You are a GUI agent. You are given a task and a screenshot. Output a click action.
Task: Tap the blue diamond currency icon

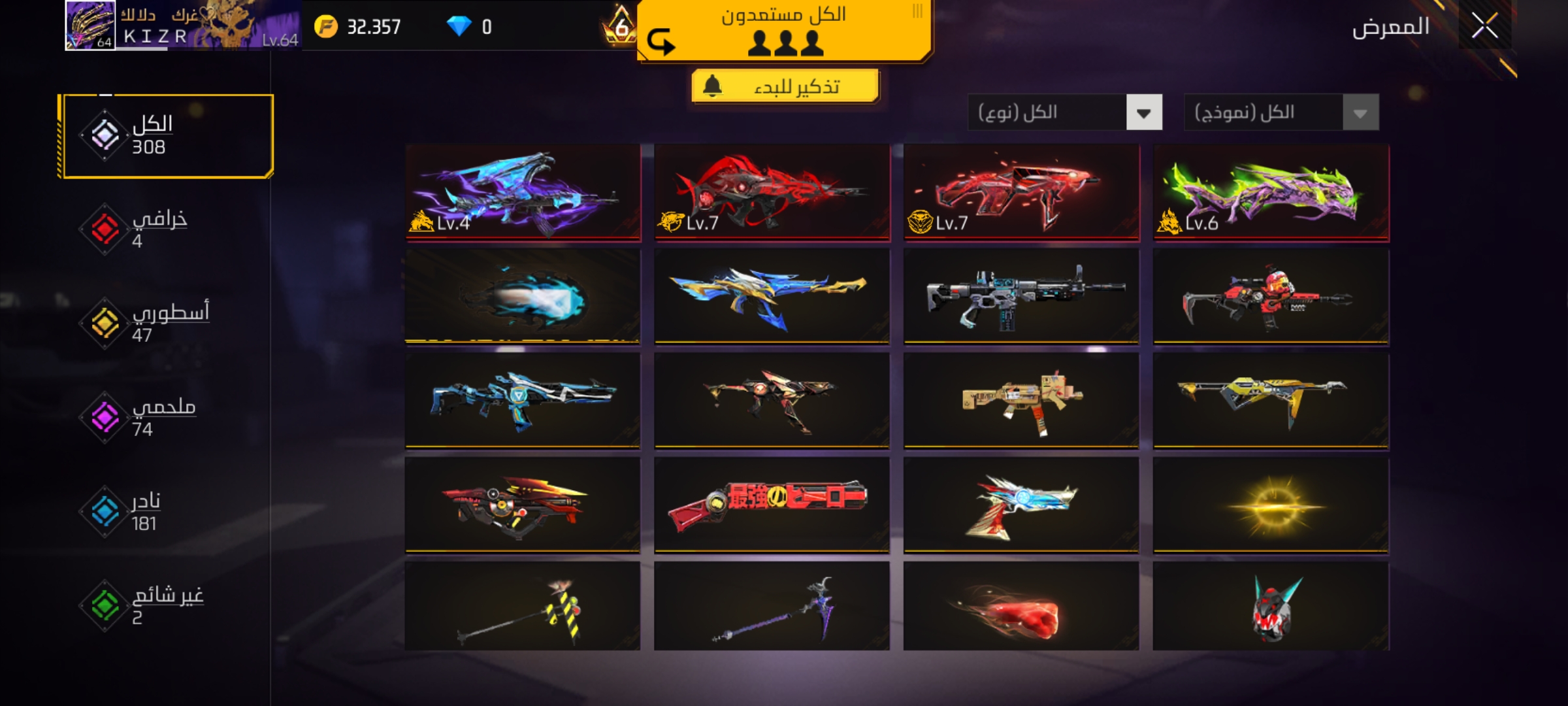point(459,26)
